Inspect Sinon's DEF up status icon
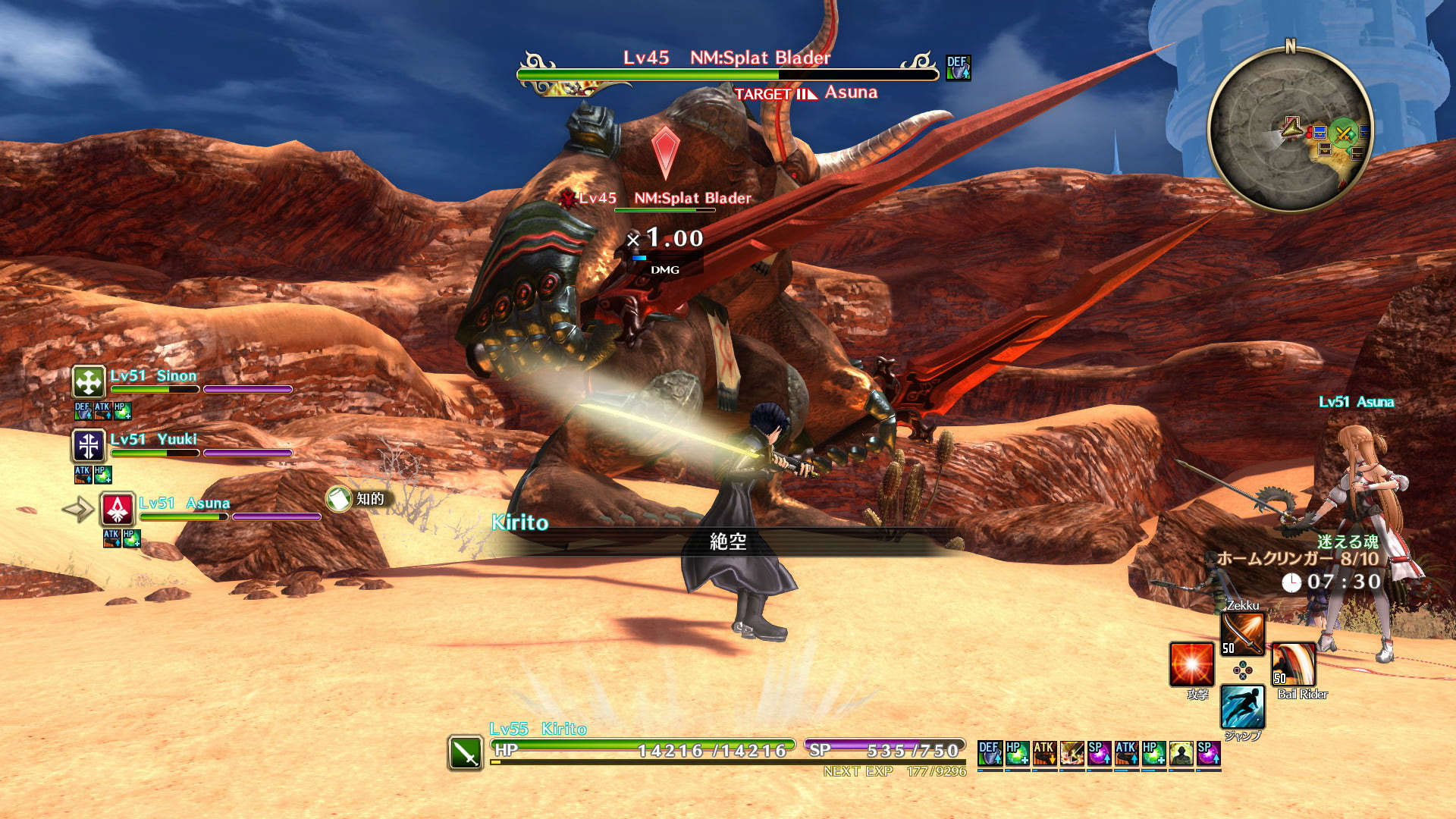1456x819 pixels. tap(82, 411)
